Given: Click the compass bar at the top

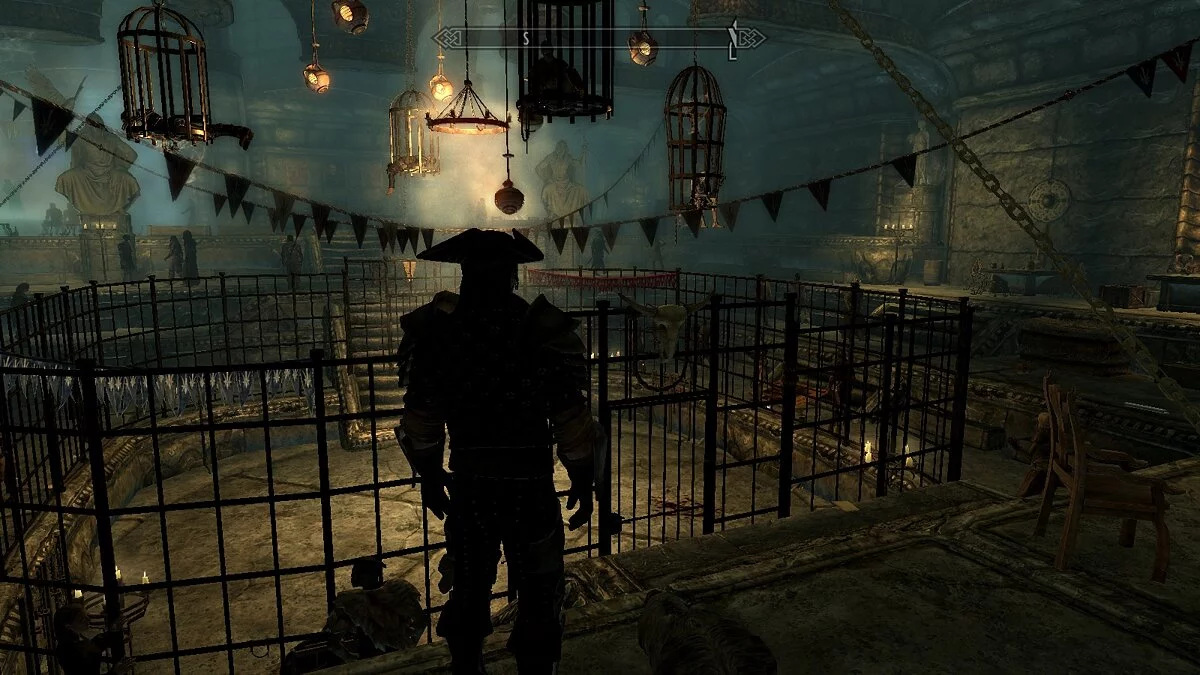Looking at the screenshot, I should tap(598, 38).
